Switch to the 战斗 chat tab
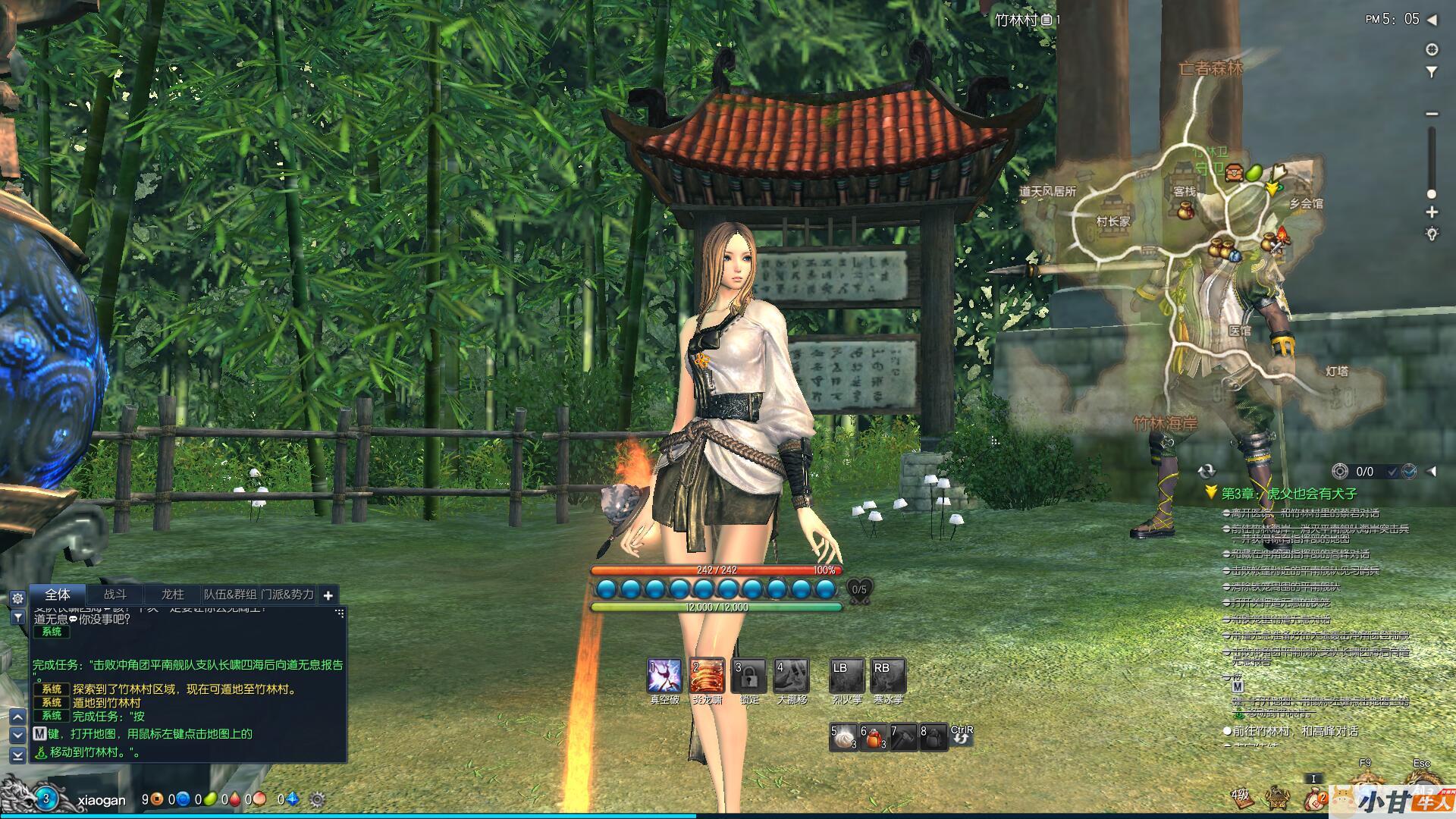The image size is (1456, 819). 115,595
